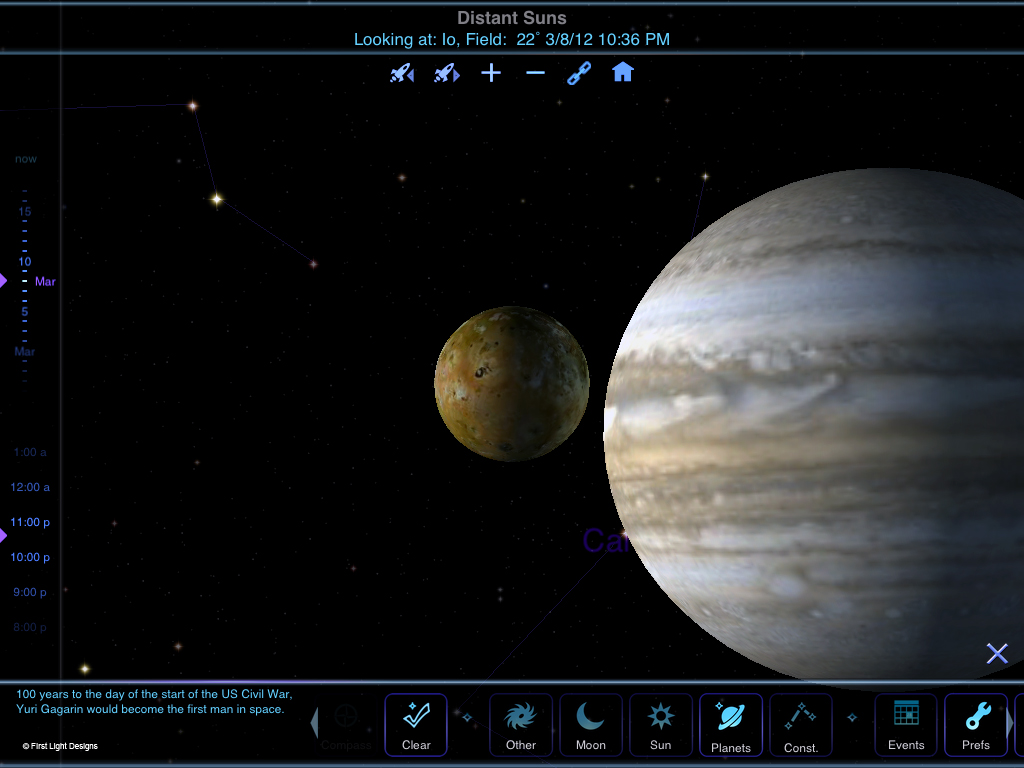The image size is (1024, 768).
Task: Toggle the Const. constellations button
Action: point(801,725)
